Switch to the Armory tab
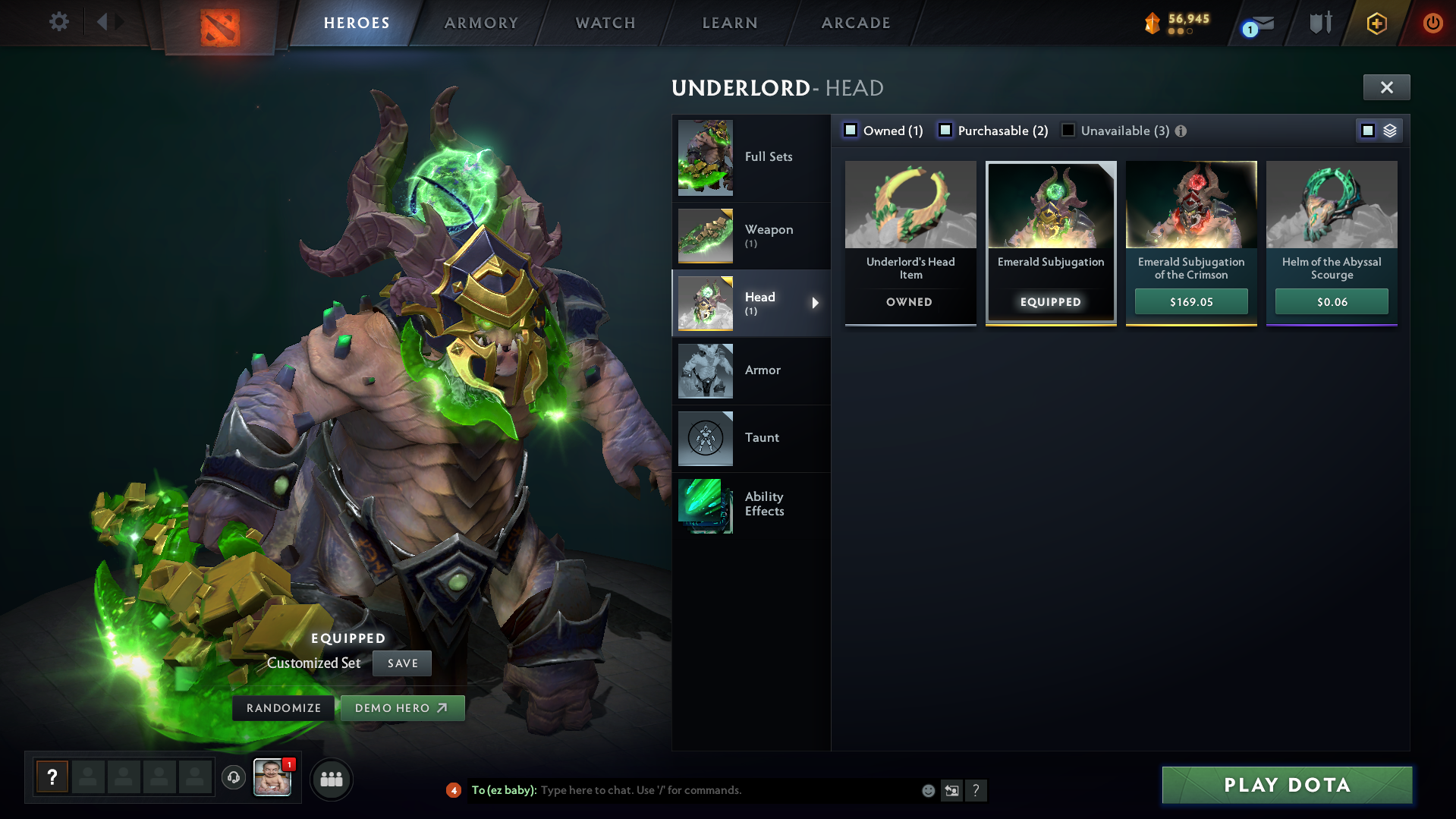The width and height of the screenshot is (1456, 819). (481, 23)
